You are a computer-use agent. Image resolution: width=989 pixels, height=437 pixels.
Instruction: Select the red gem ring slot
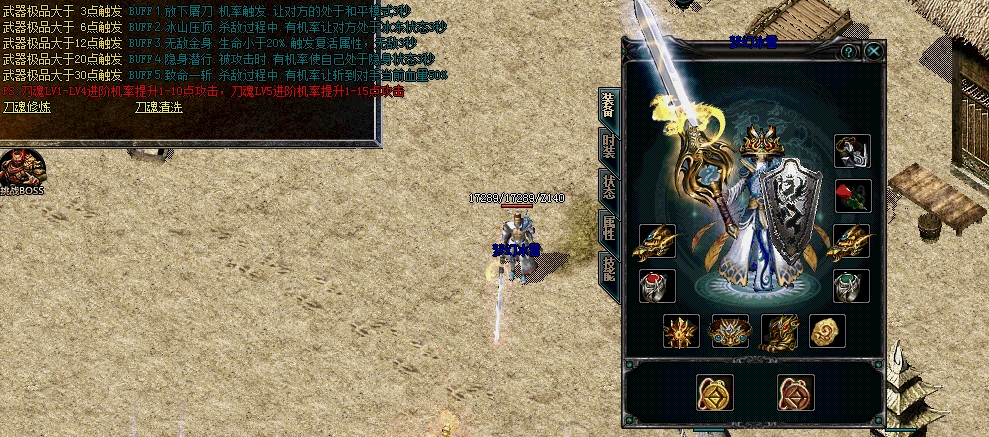pyautogui.click(x=657, y=286)
